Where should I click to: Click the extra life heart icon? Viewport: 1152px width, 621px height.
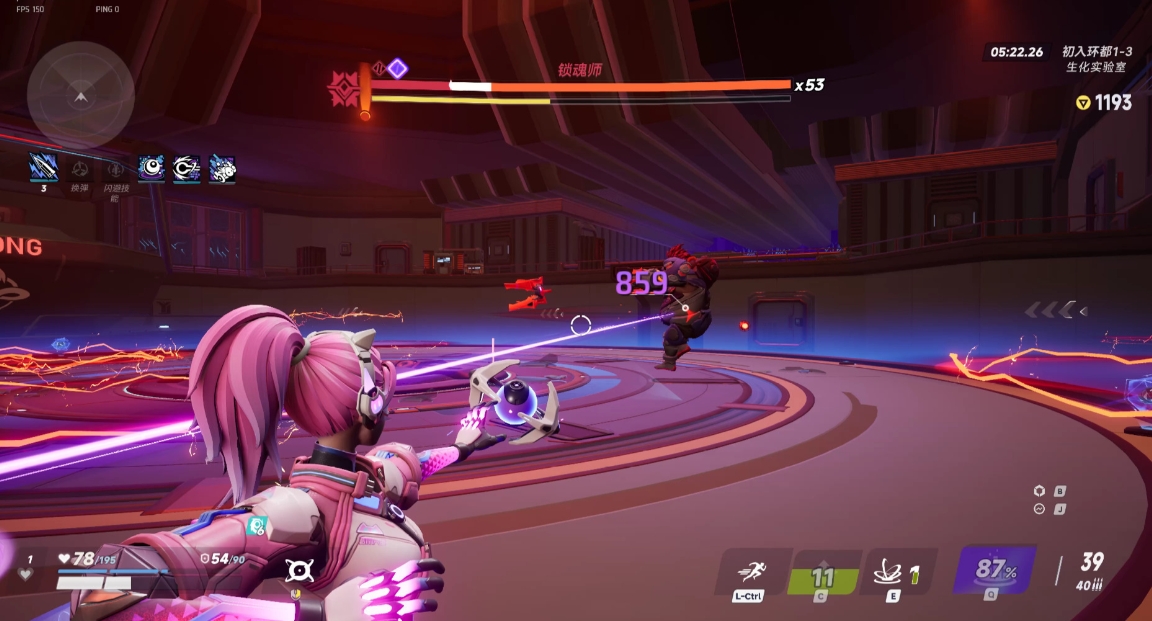pyautogui.click(x=27, y=574)
